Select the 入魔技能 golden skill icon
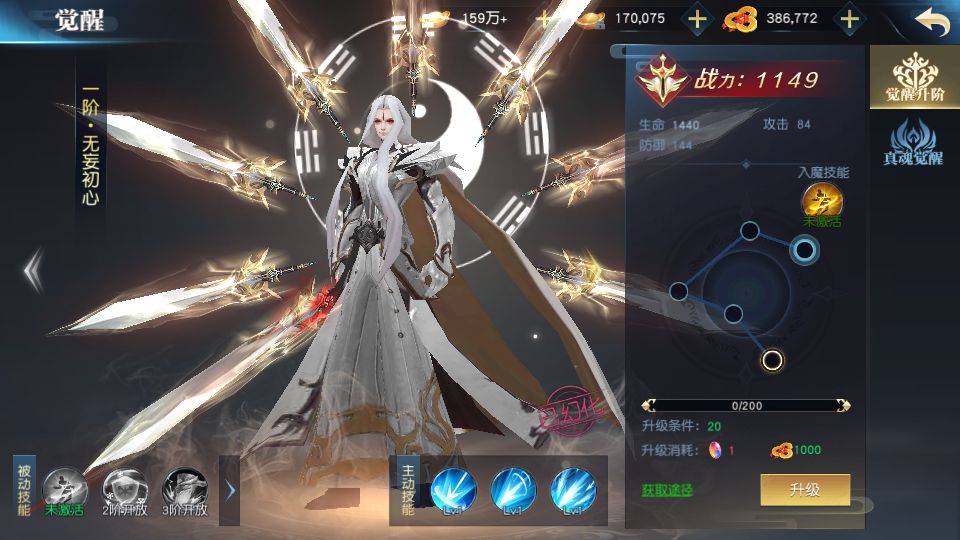Image resolution: width=960 pixels, height=540 pixels. 820,200
